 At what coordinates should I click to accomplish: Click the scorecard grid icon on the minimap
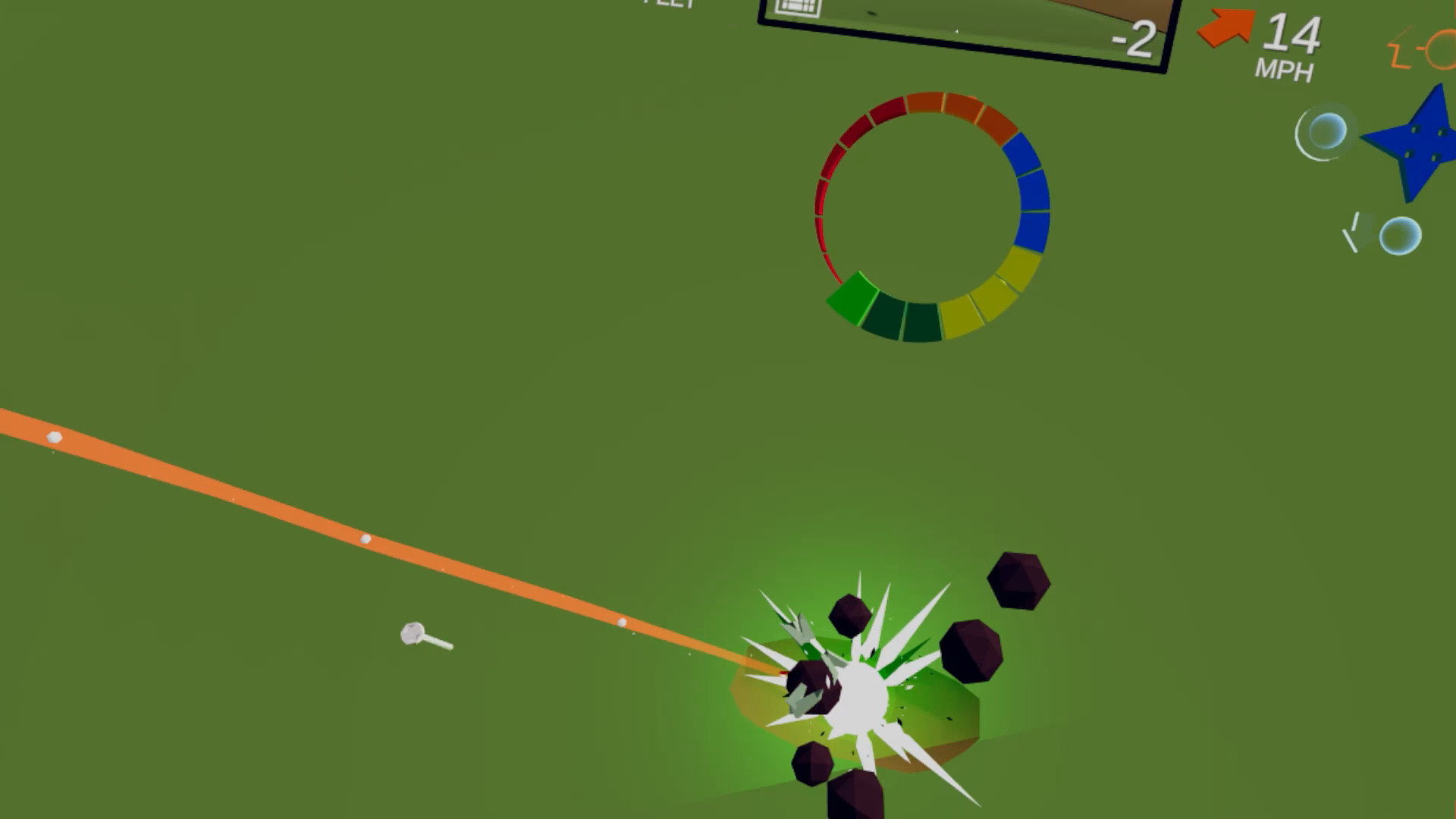(x=795, y=9)
